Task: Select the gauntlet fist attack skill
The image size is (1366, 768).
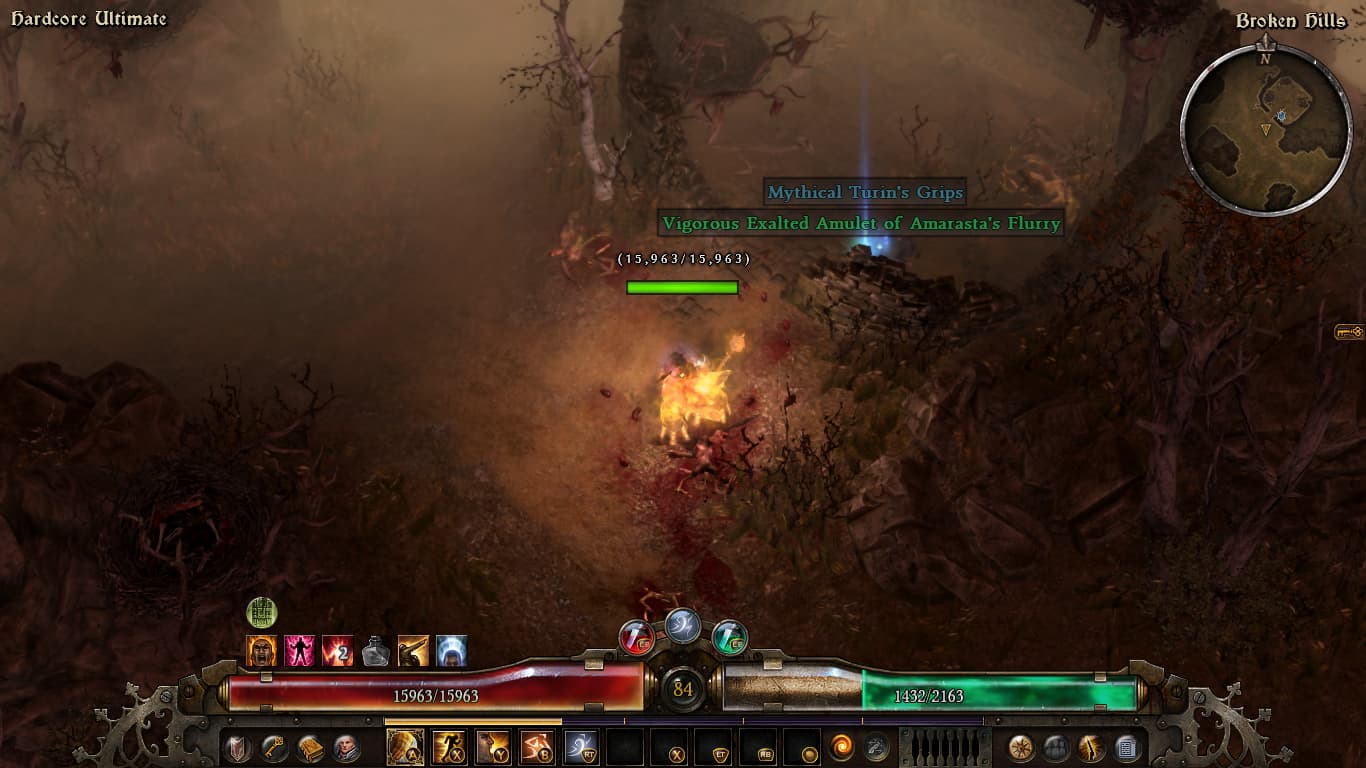Action: 405,747
